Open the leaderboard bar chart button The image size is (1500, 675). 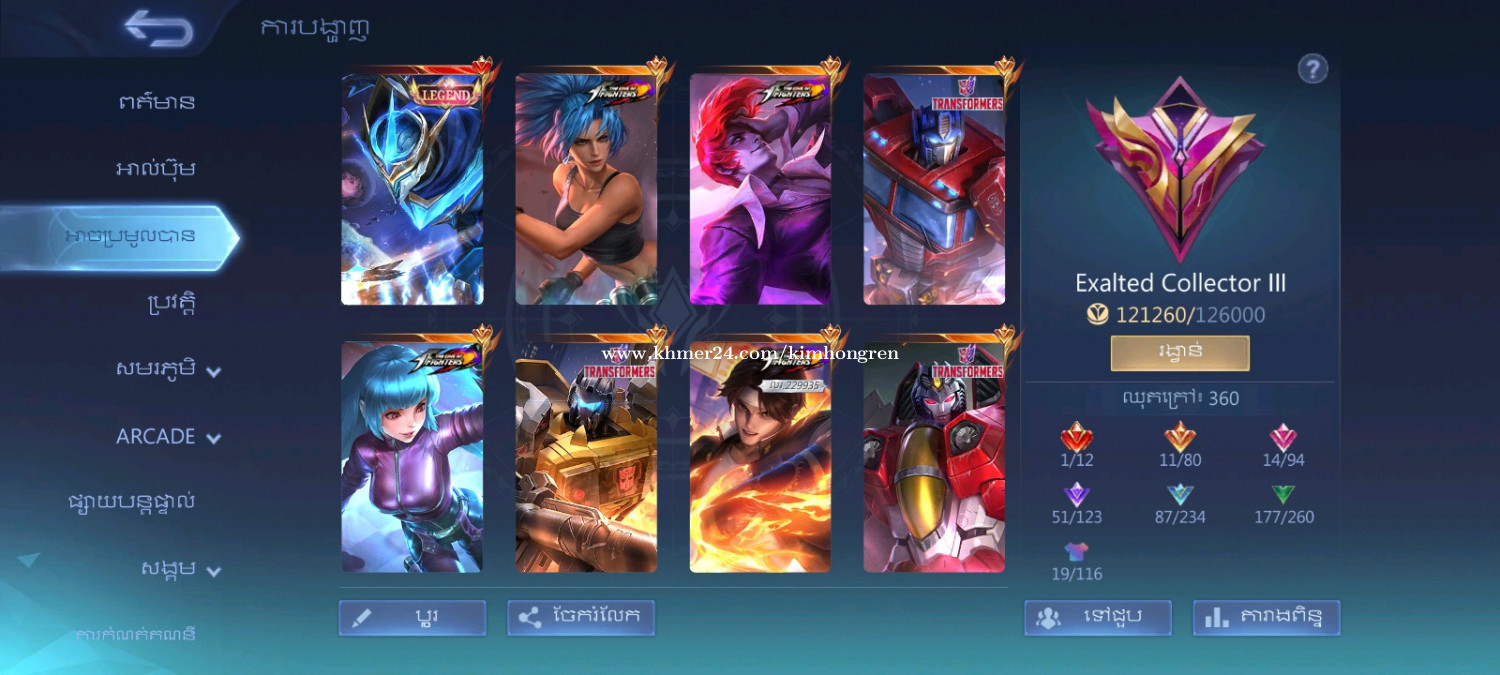[1266, 618]
